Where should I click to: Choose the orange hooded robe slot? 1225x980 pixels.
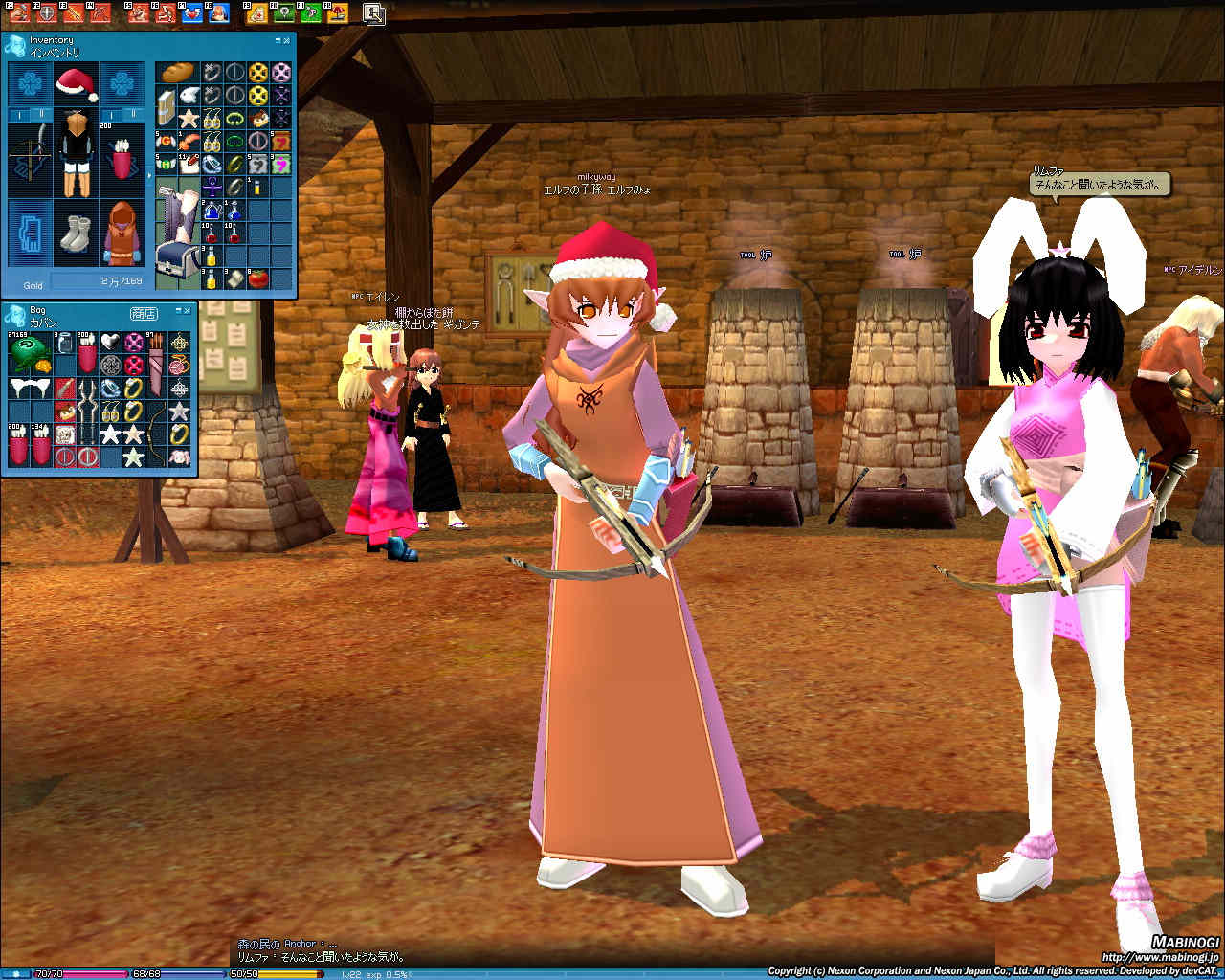point(122,234)
